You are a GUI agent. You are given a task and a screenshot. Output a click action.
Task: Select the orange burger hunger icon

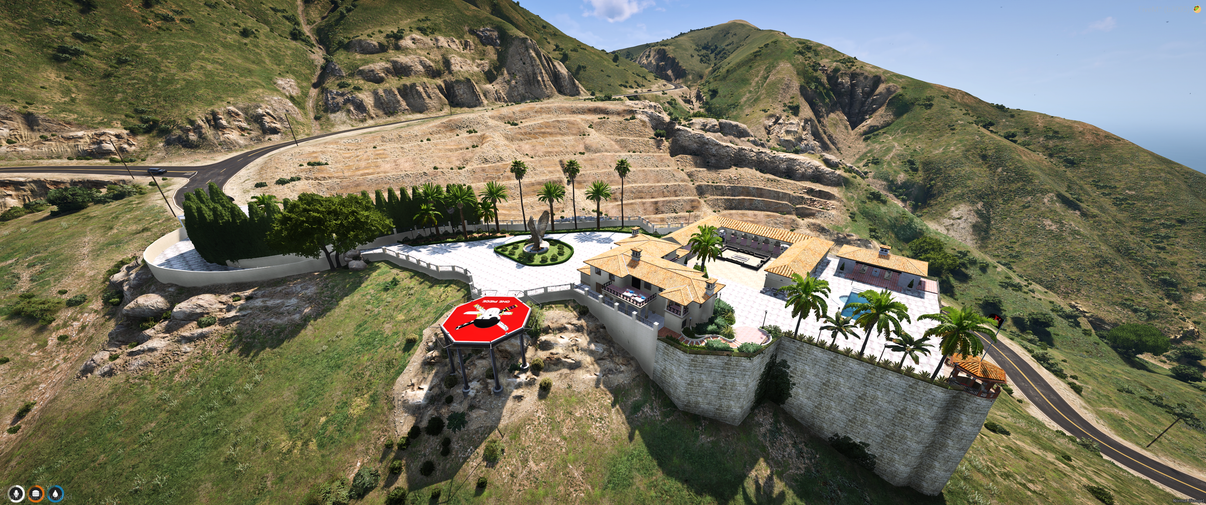pyautogui.click(x=35, y=493)
